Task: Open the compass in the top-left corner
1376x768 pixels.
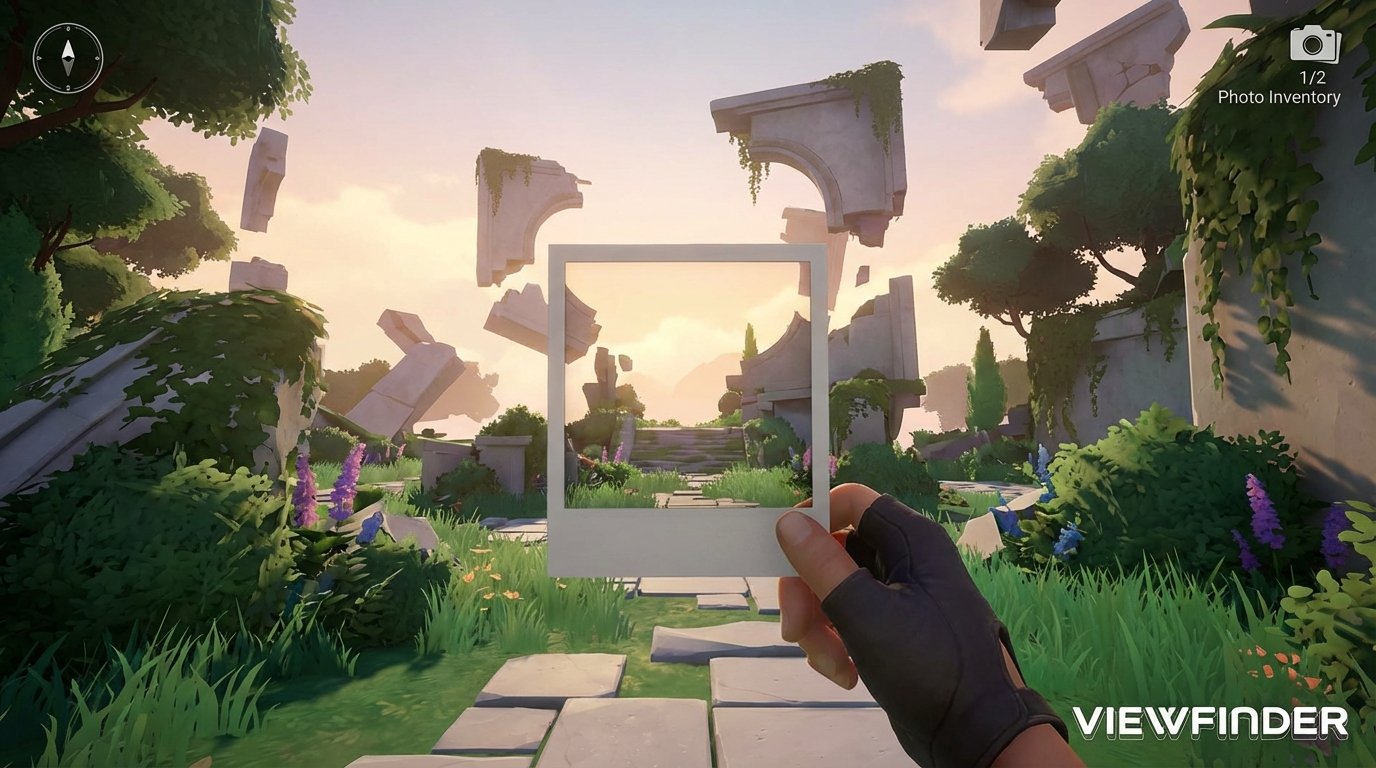Action: 68,57
